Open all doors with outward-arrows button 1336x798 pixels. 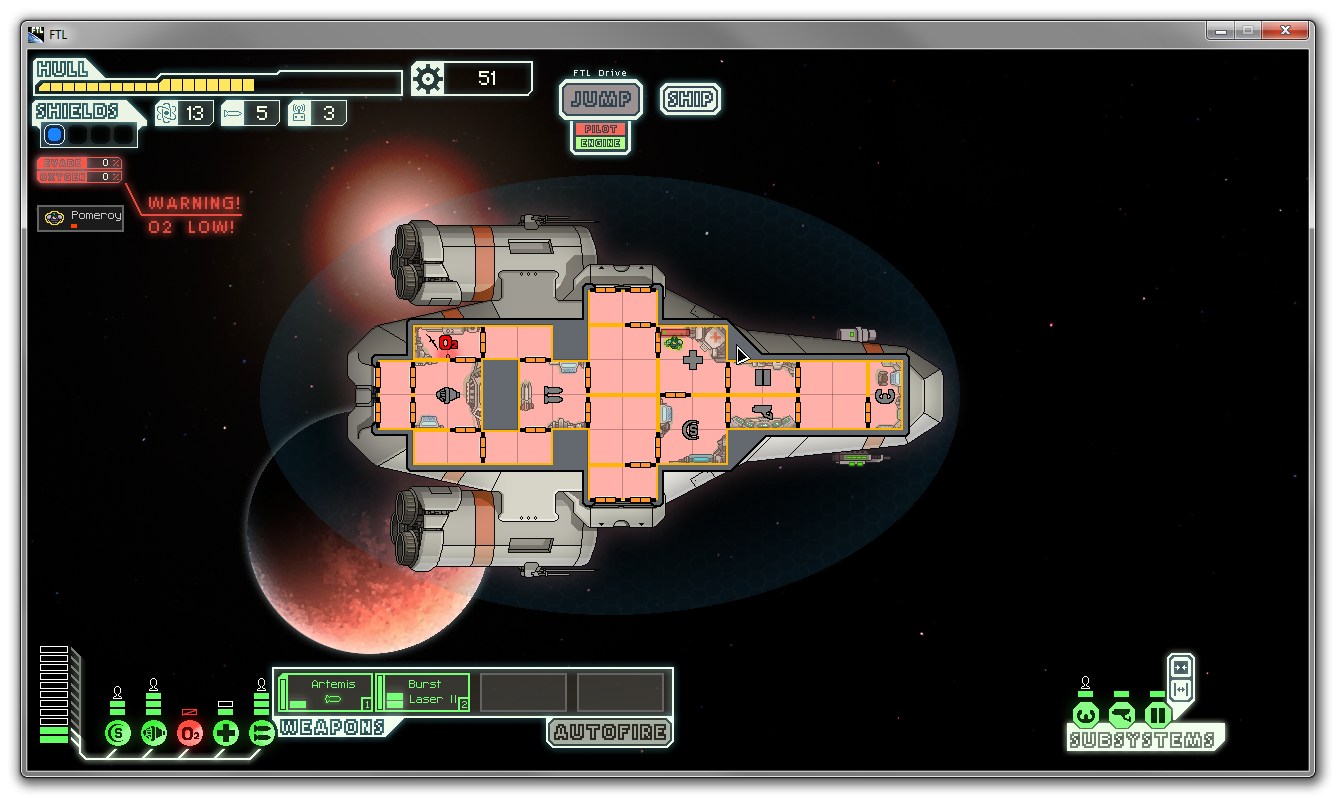pos(1181,690)
